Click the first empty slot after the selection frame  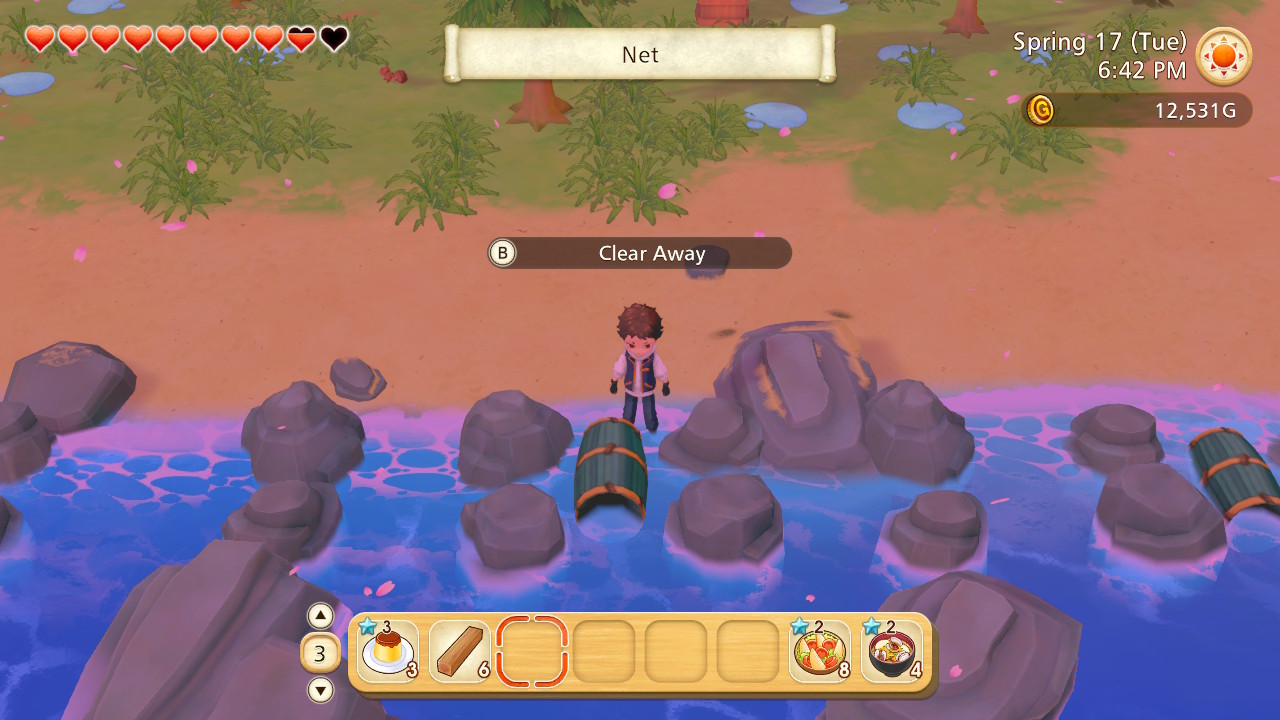point(602,652)
